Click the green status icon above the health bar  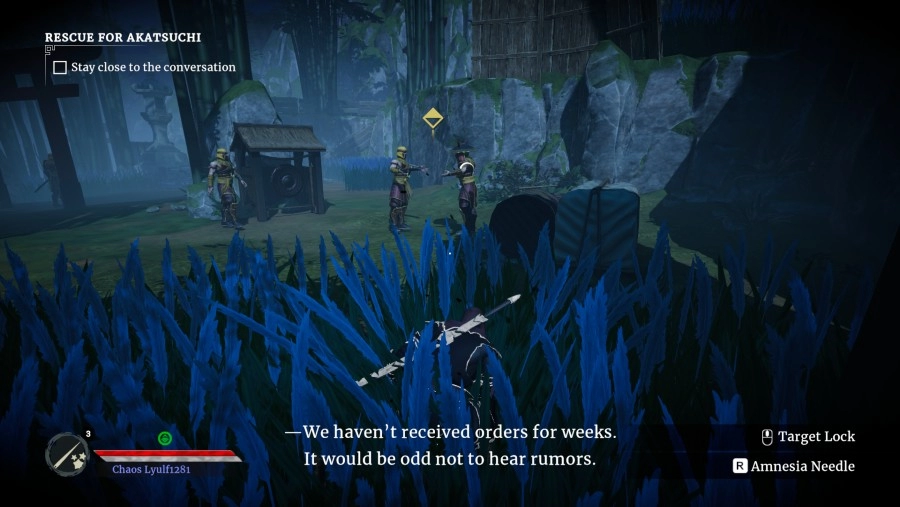point(165,438)
